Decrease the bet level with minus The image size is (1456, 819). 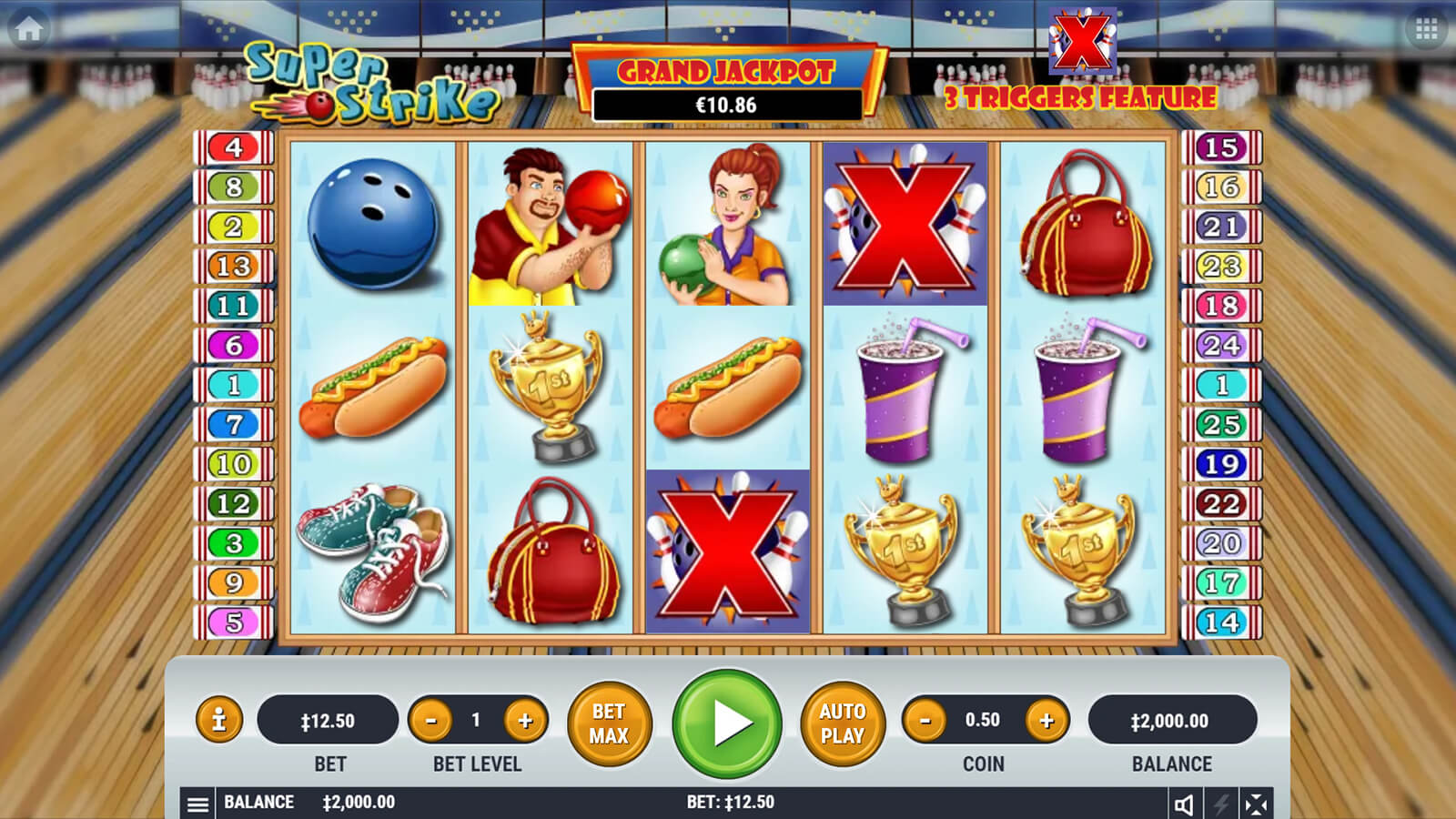[x=431, y=722]
